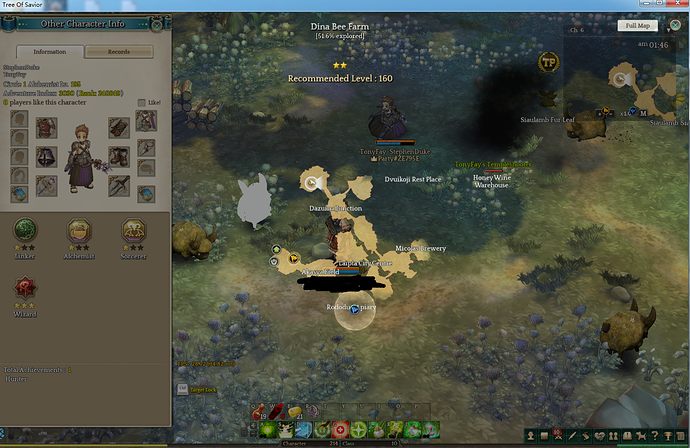Image resolution: width=690 pixels, height=448 pixels.
Task: Open the Full Map
Action: tap(636, 26)
